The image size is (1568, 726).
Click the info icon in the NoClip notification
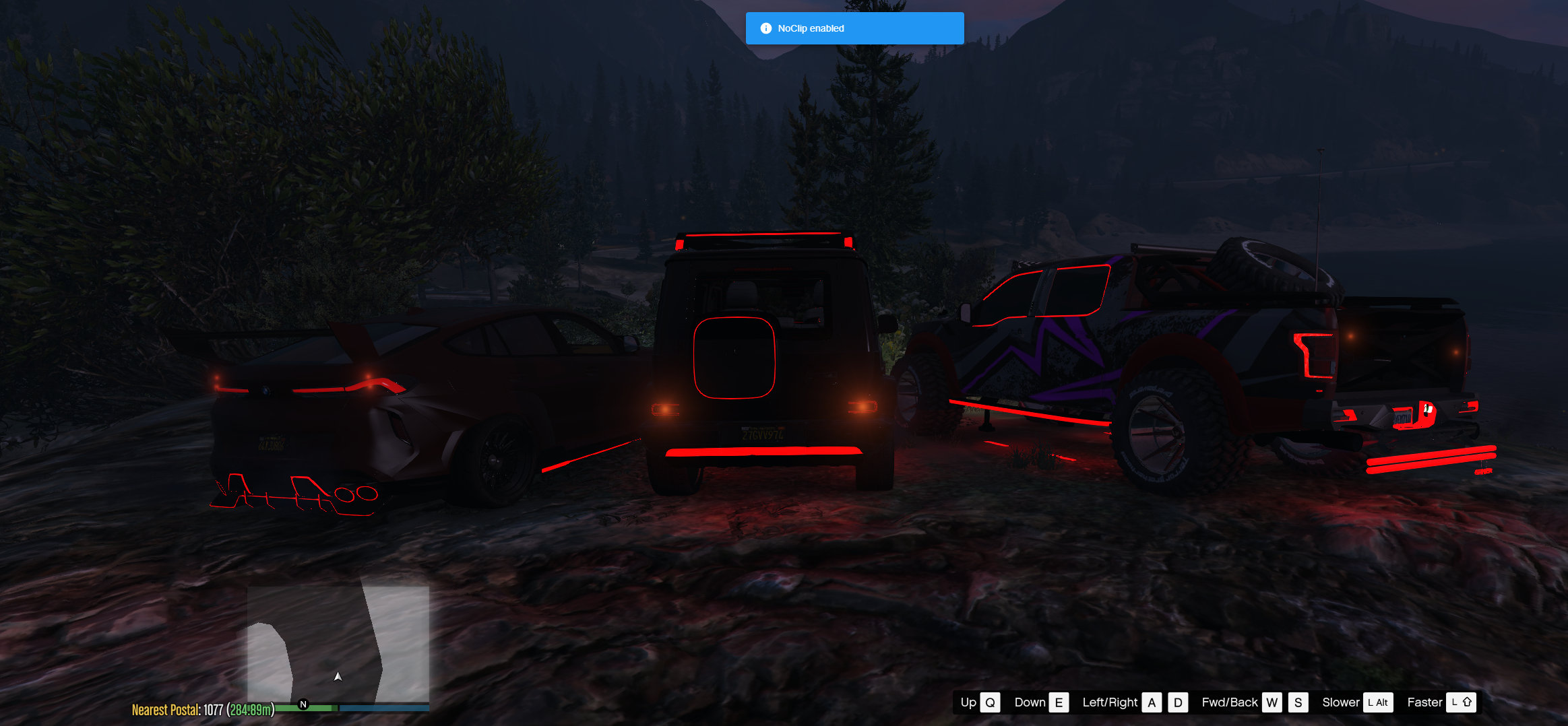[x=765, y=28]
